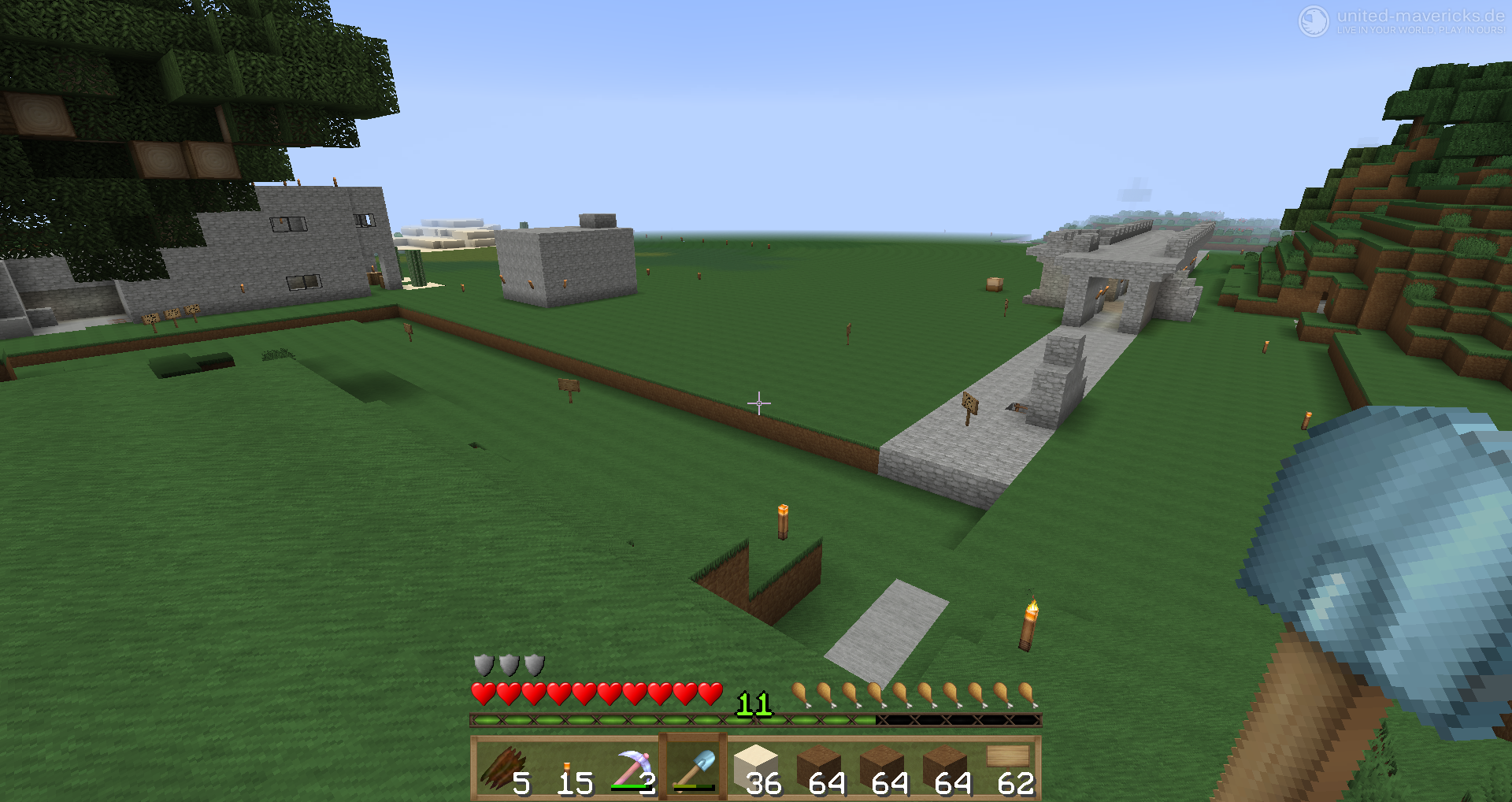Switch to the sand block stack
Screen dimensions: 1512x802
click(757, 770)
